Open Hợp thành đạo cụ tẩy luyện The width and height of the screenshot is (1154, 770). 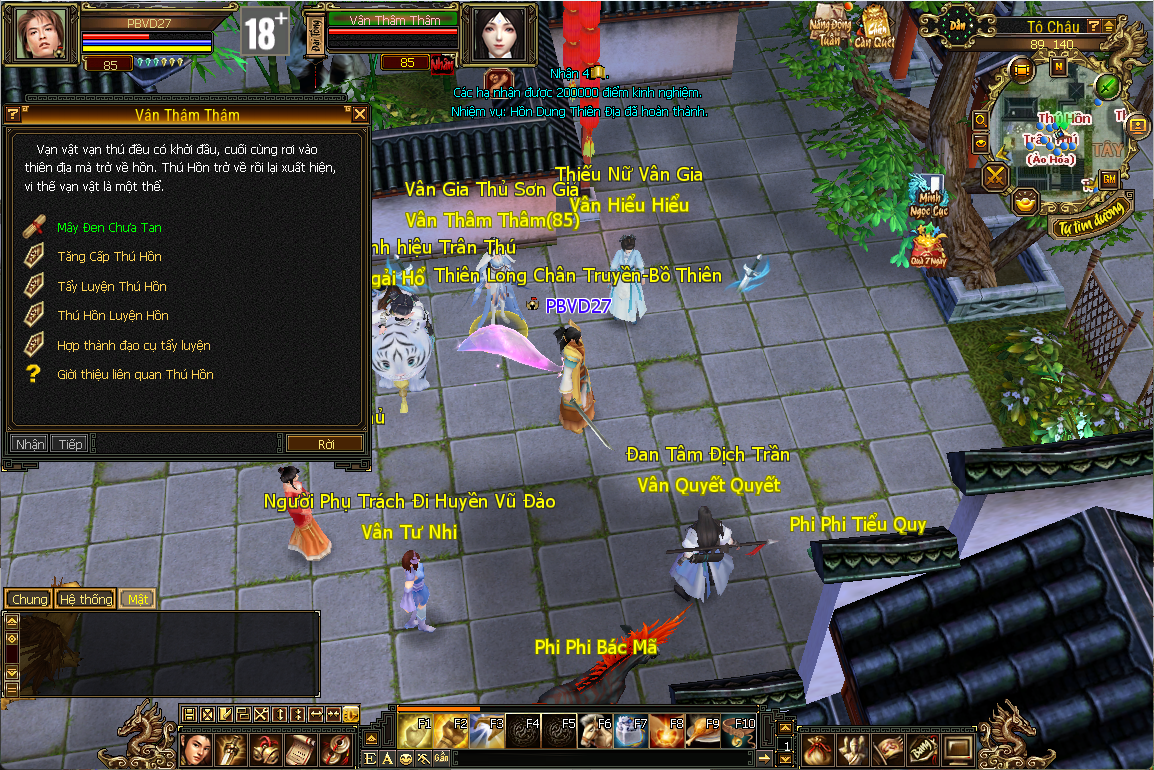tap(133, 346)
